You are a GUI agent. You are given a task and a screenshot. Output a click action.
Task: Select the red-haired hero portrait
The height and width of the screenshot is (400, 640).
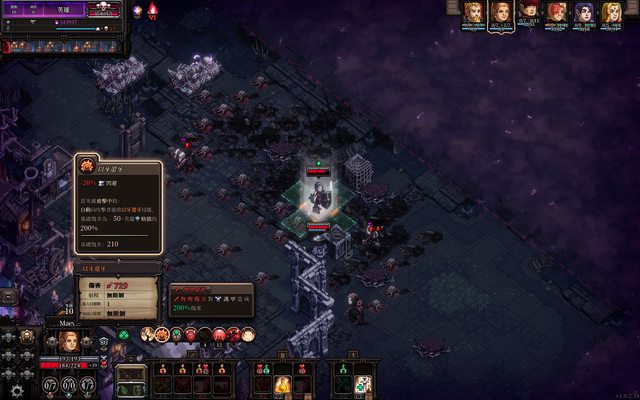point(556,13)
